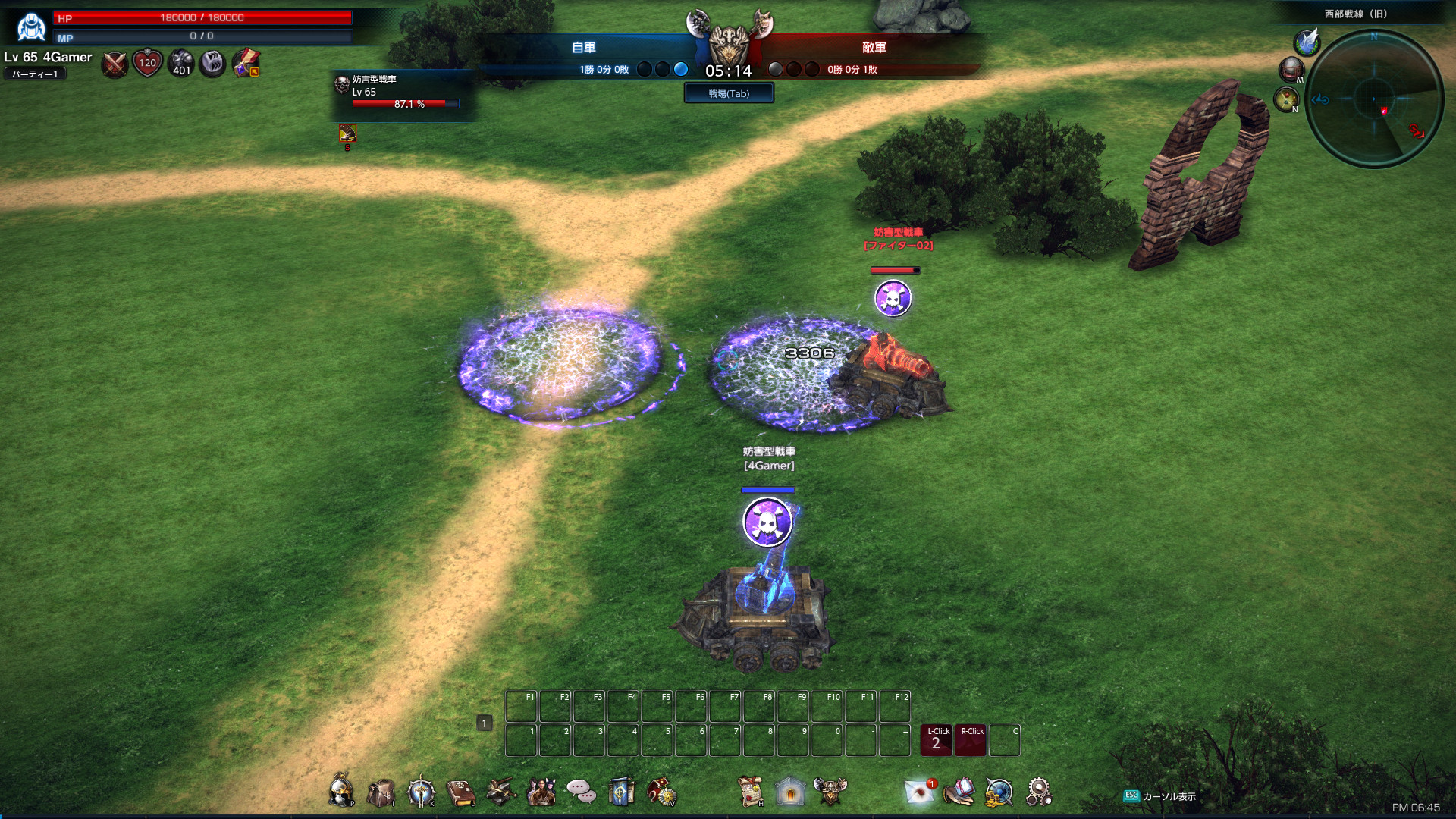Open the world map globe icon
Screen dimensions: 1456x819
pos(1291,70)
